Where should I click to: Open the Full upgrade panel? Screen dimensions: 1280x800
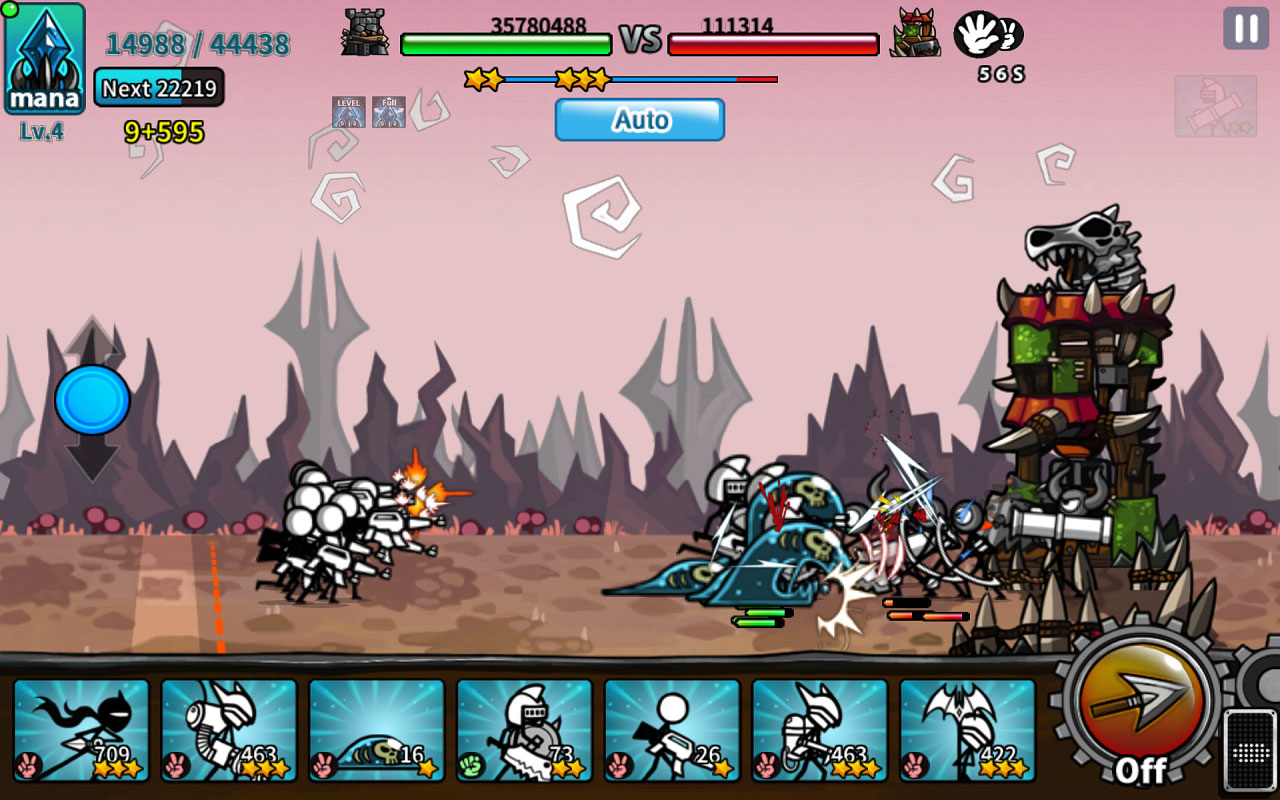click(388, 110)
